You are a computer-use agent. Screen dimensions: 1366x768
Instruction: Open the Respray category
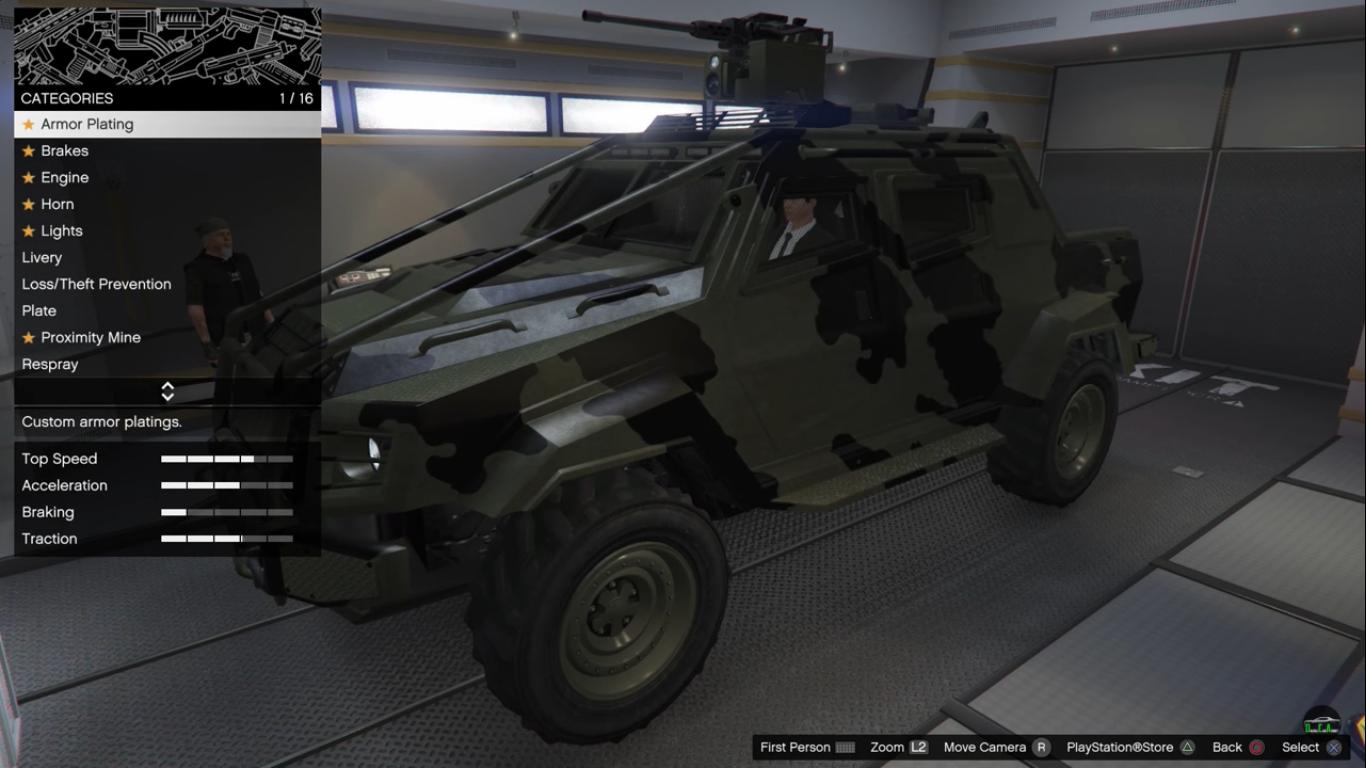[x=49, y=364]
